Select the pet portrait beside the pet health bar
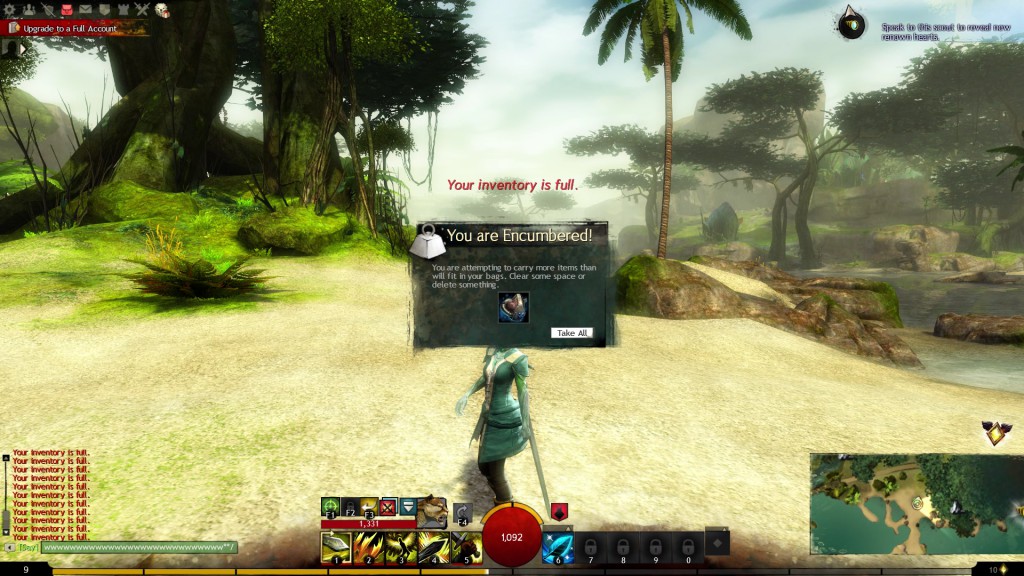This screenshot has width=1024, height=576. tap(432, 511)
